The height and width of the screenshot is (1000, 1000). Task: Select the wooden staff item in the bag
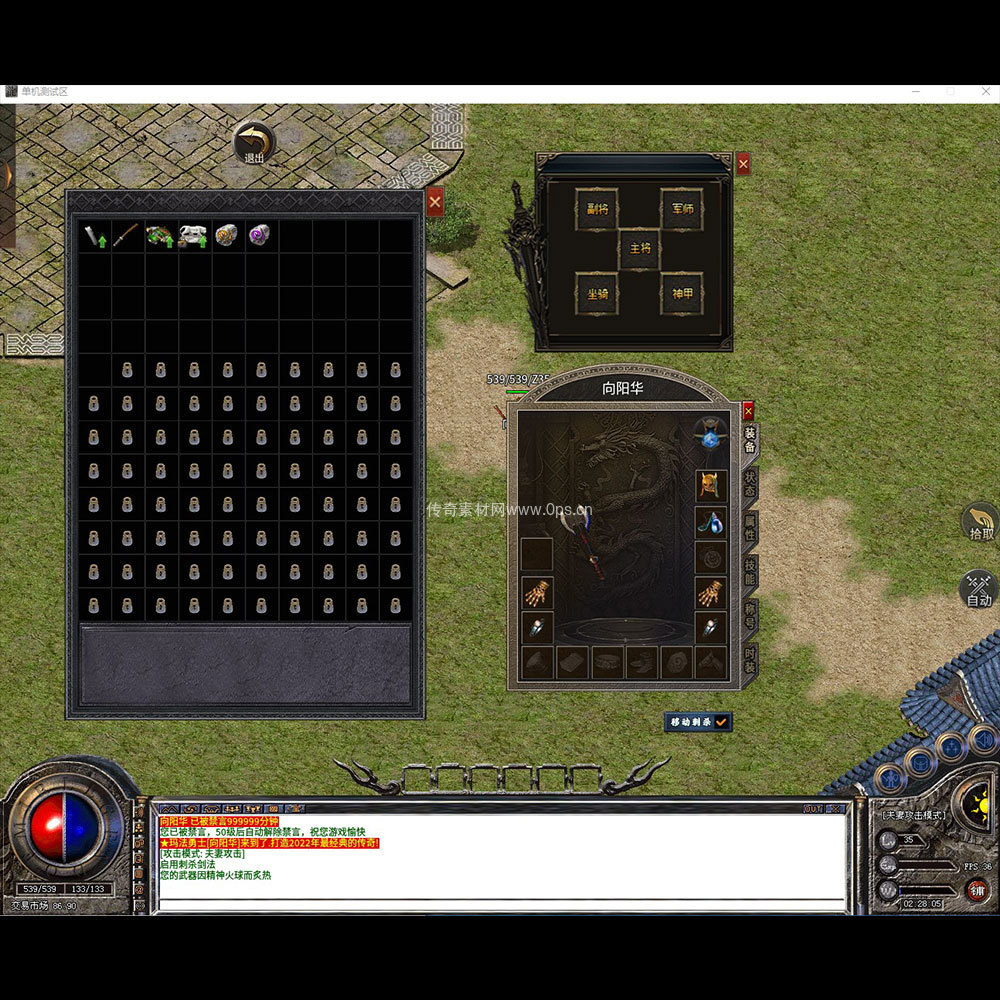[127, 236]
